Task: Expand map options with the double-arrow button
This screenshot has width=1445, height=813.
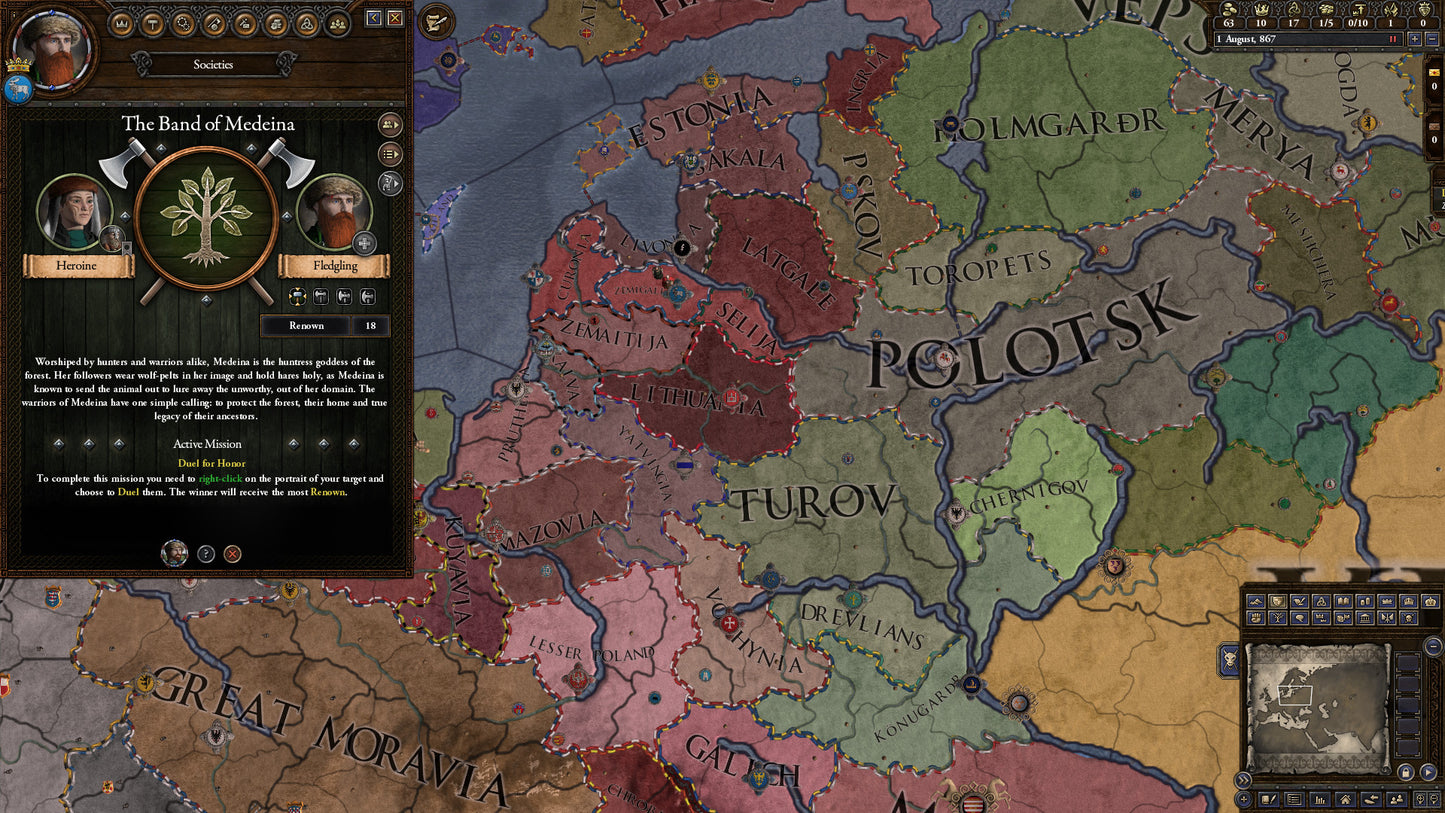Action: click(1243, 778)
